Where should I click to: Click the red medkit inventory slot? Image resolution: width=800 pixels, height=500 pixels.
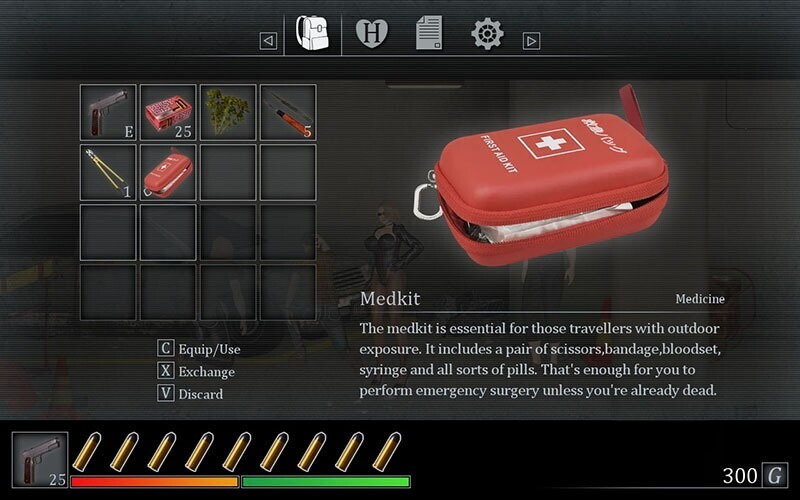point(168,172)
